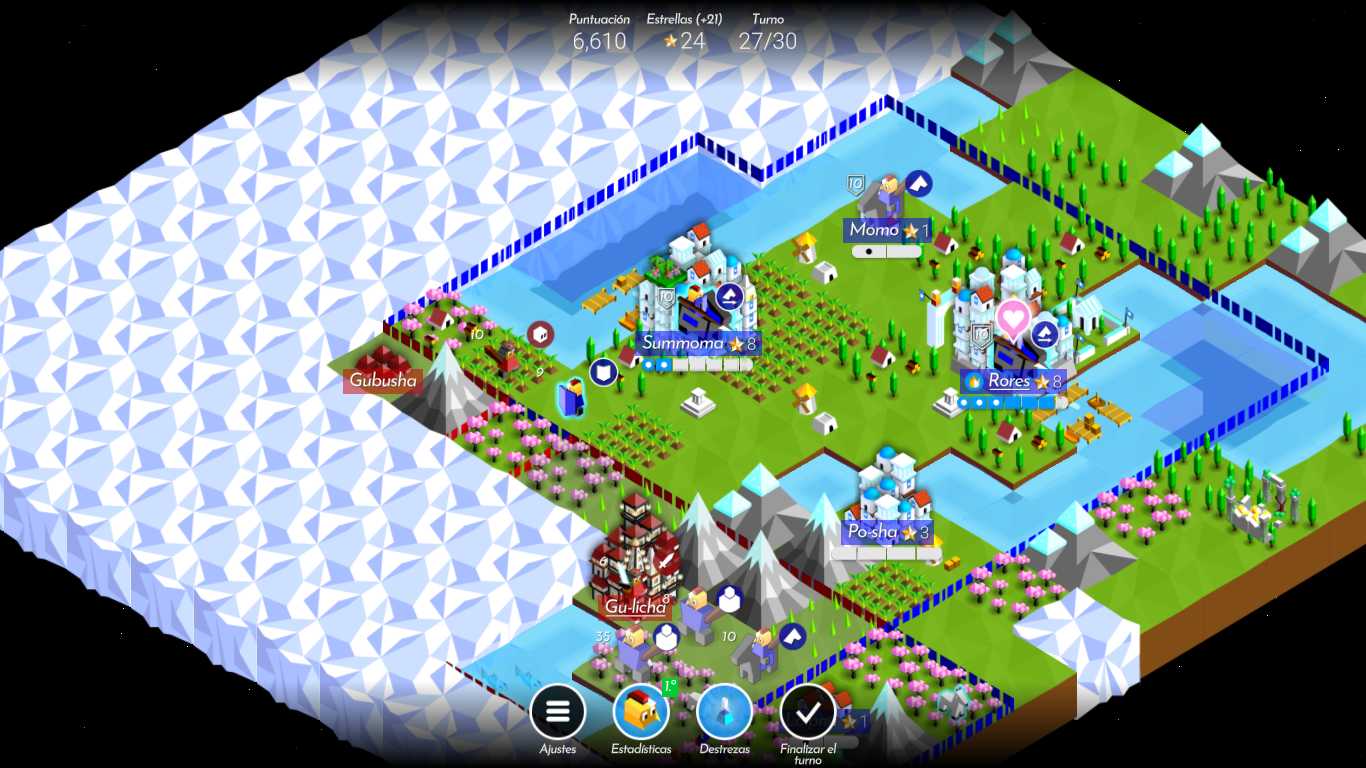Click the blue movement arrow over Rores

1044,333
